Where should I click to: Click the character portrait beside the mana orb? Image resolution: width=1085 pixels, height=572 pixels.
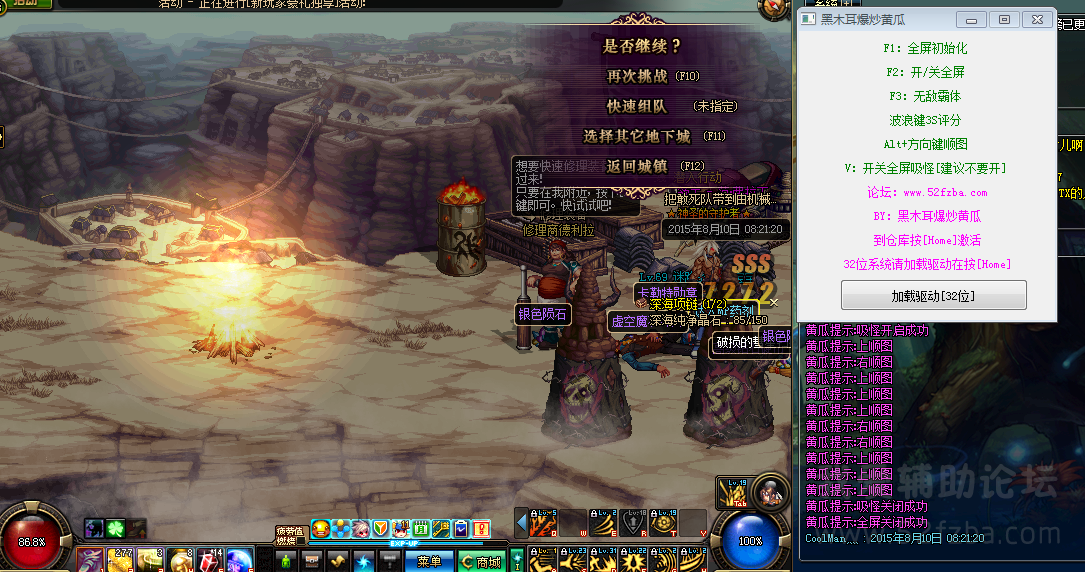(x=770, y=492)
